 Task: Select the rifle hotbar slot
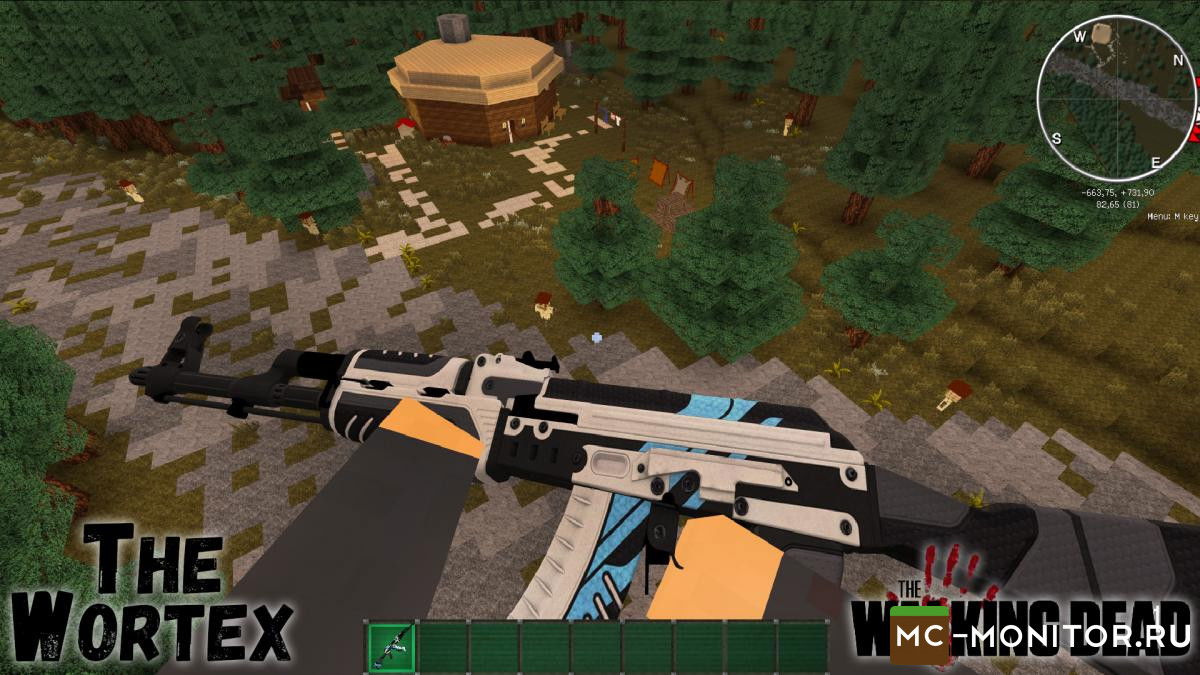(391, 647)
